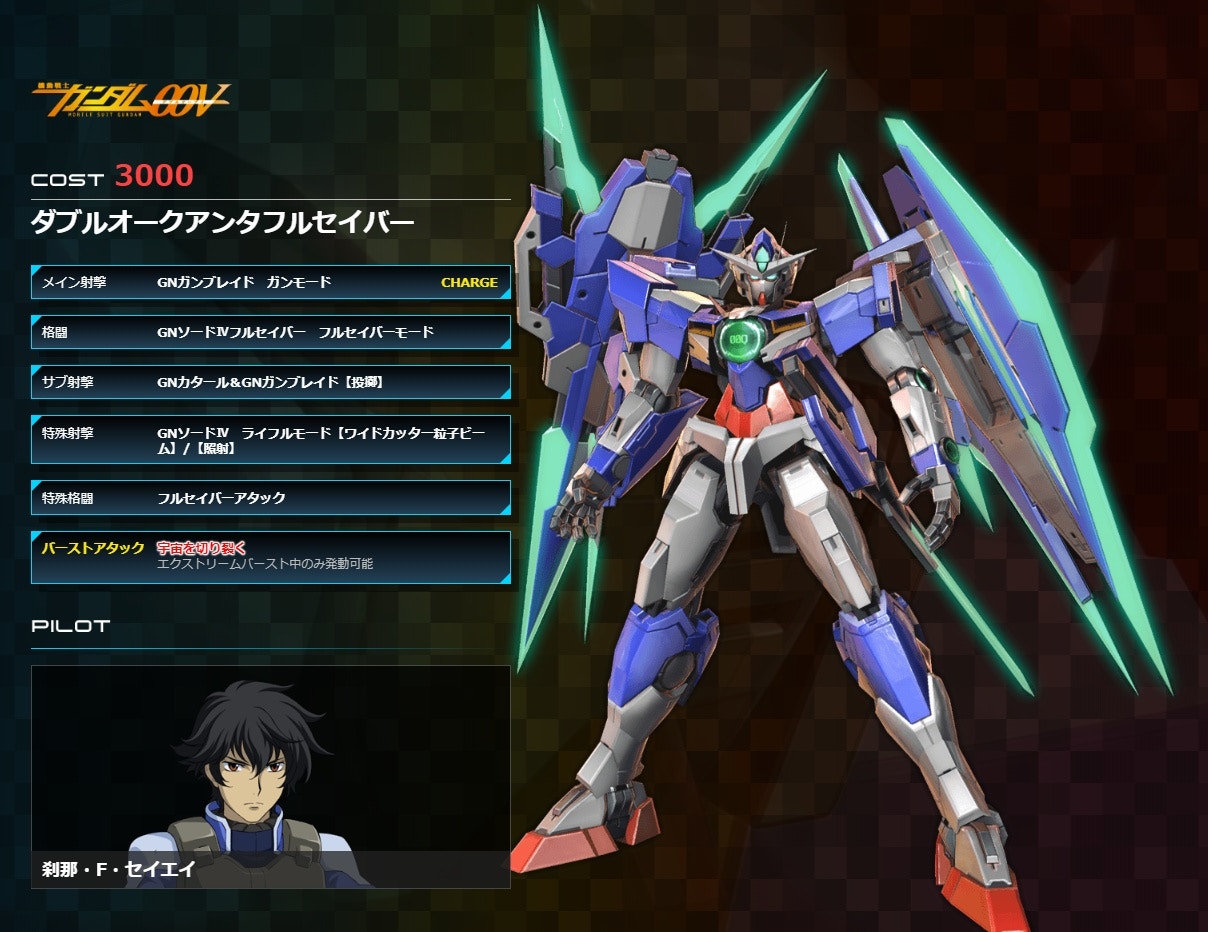Choose the サブ射撃 GNカタール row
Viewport: 1208px width, 932px height.
point(270,382)
